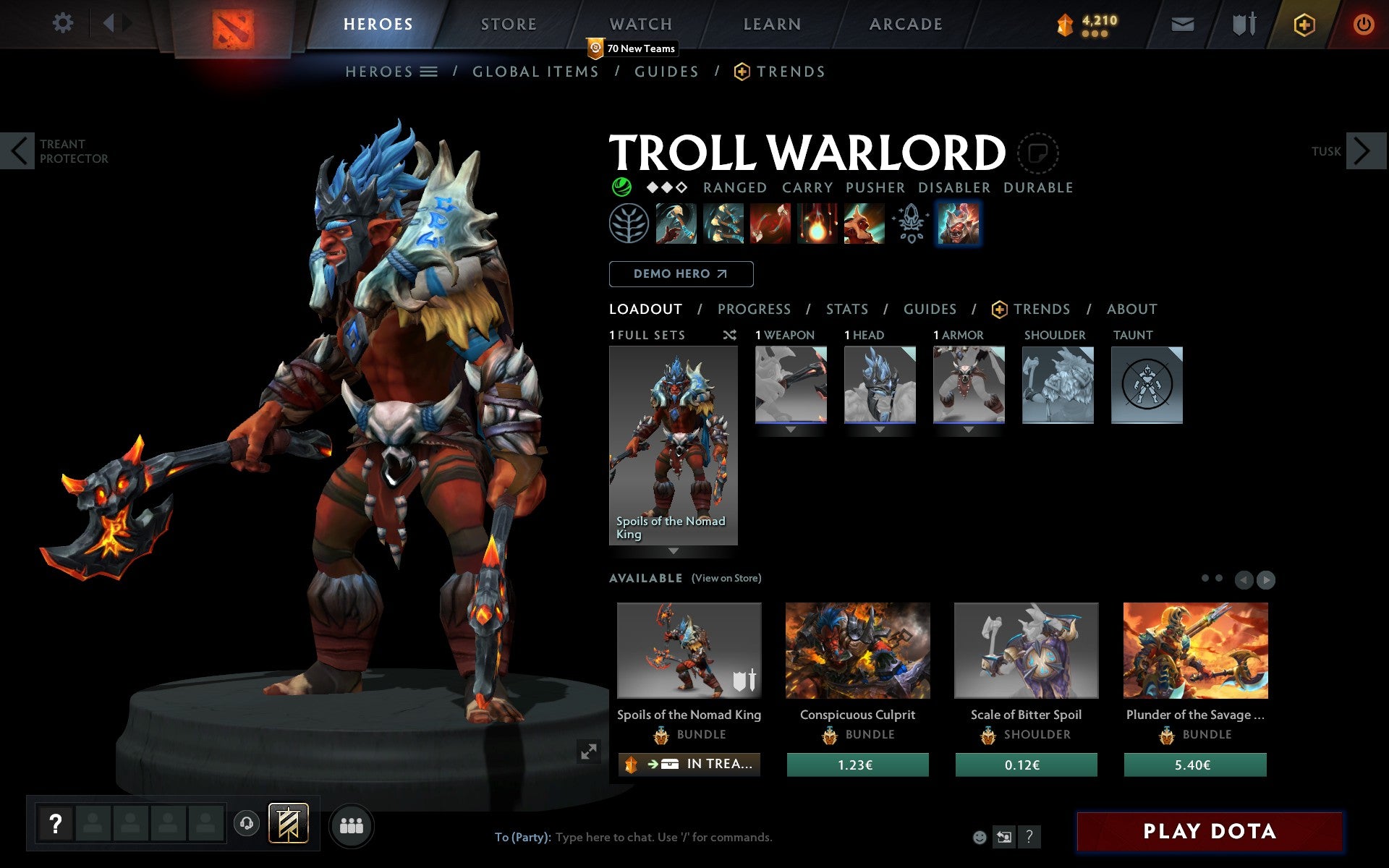This screenshot has width=1389, height=868.
Task: Click the help question mark near chat bar
Action: [1030, 836]
